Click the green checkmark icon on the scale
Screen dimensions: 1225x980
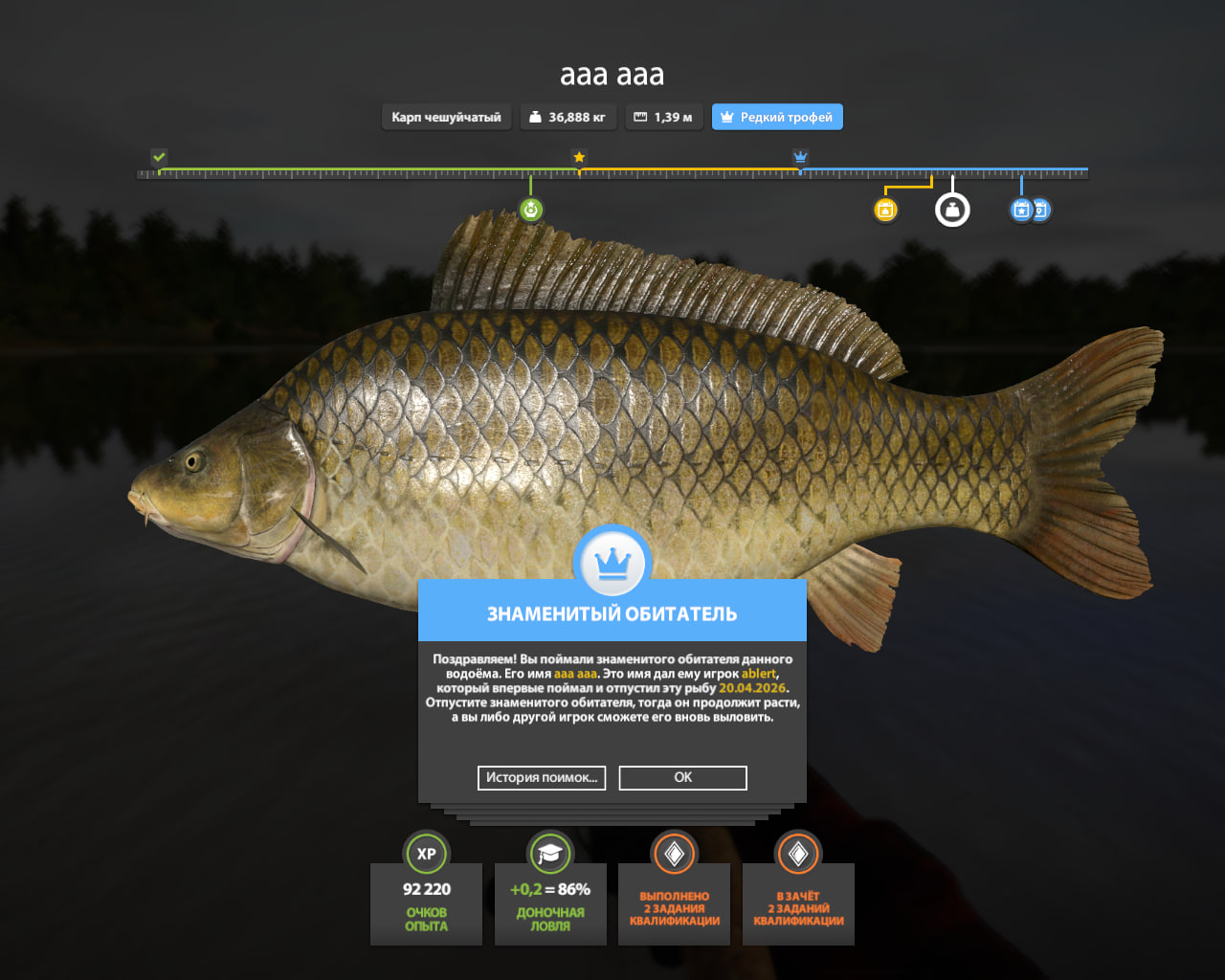click(x=159, y=157)
